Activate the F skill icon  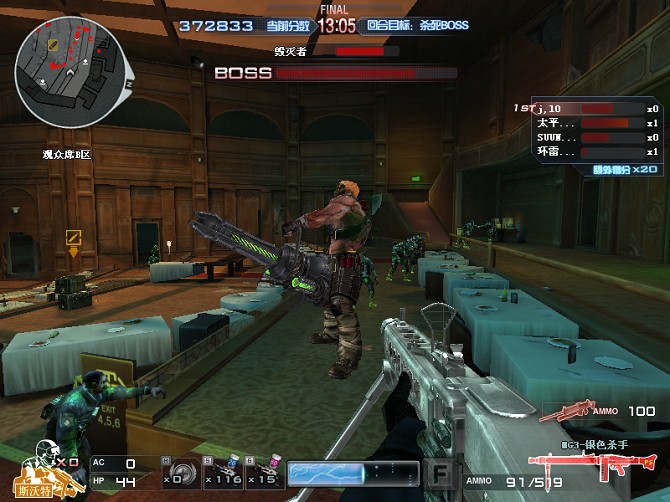coord(439,473)
